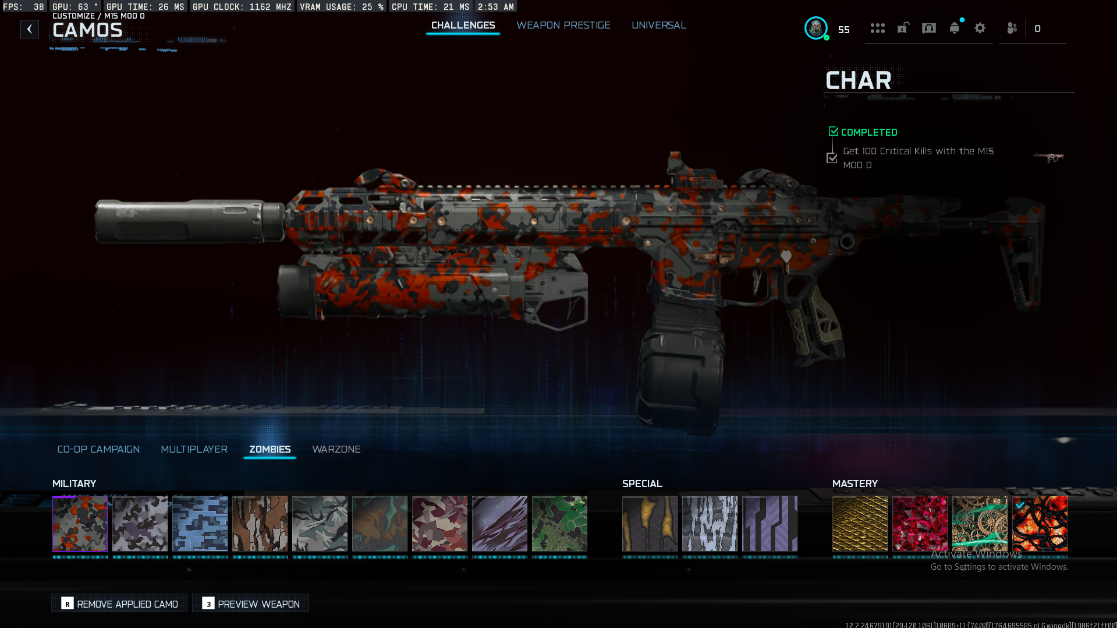Choose the Warzone camo category
The width and height of the screenshot is (1117, 628).
point(336,449)
